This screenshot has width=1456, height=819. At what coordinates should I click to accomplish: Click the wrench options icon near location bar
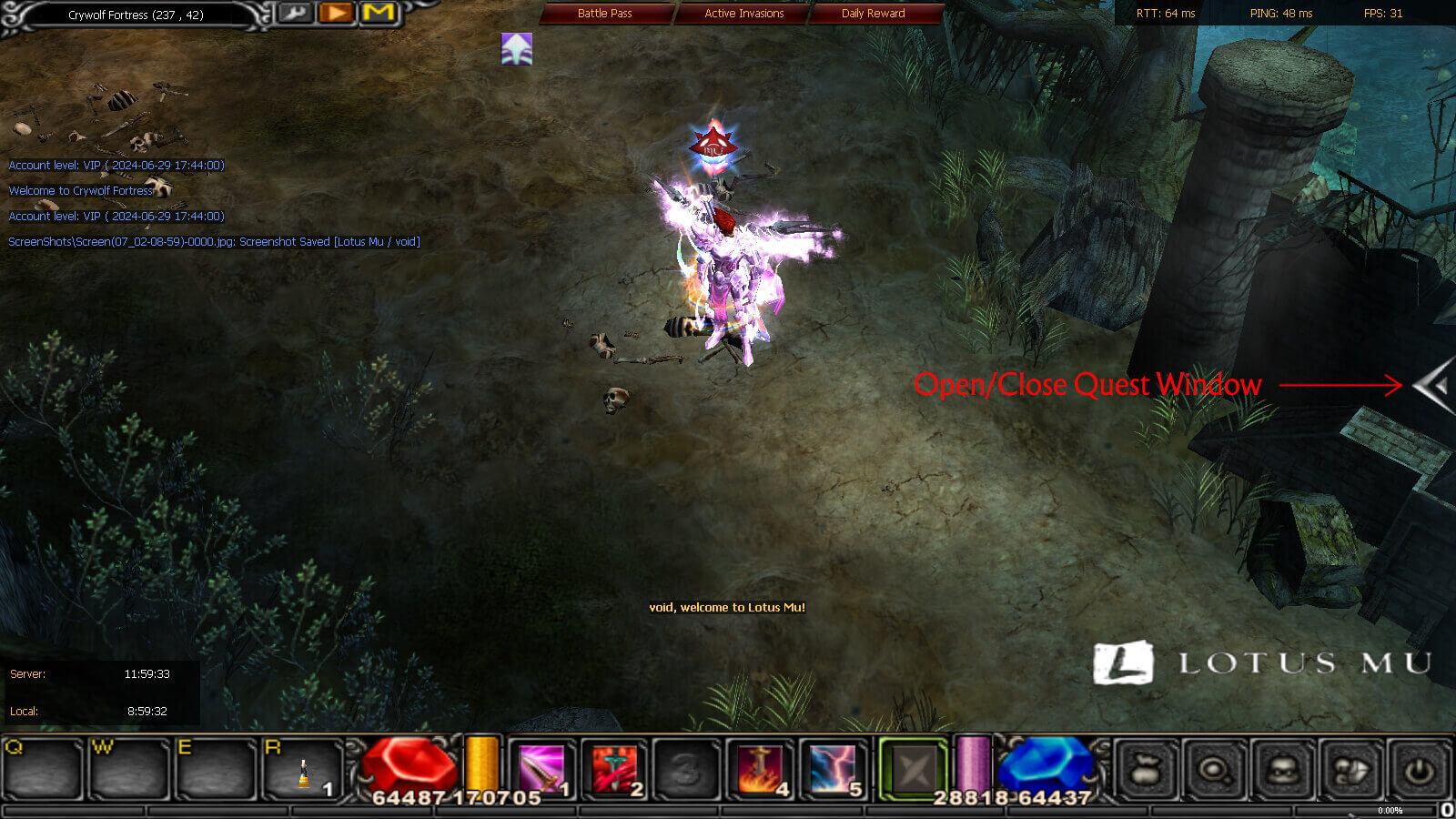point(295,14)
